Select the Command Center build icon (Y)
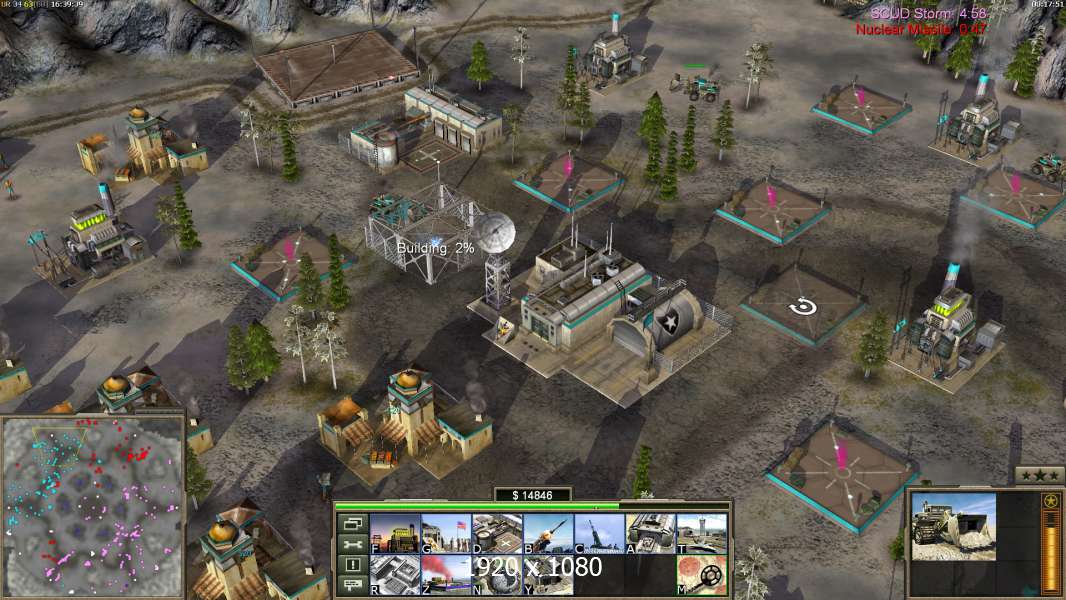Screen dimensions: 1066x600 coord(547,574)
